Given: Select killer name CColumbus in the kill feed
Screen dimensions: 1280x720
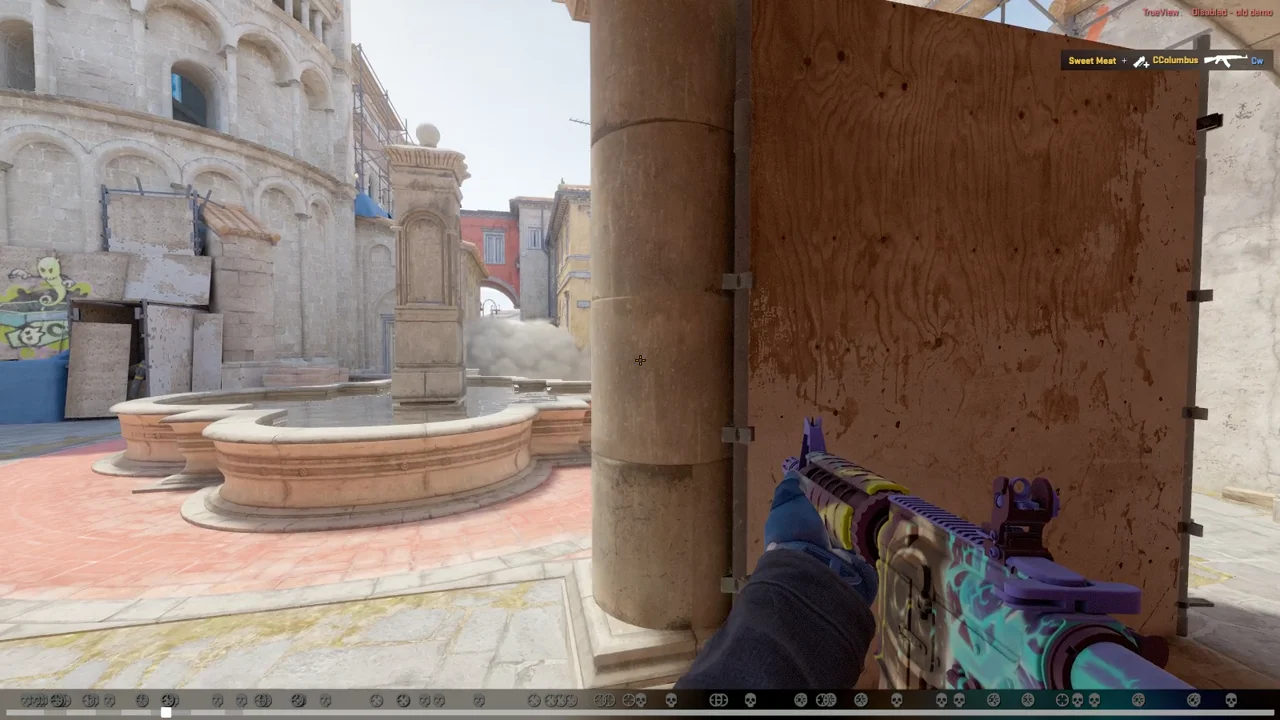Looking at the screenshot, I should tap(1175, 60).
